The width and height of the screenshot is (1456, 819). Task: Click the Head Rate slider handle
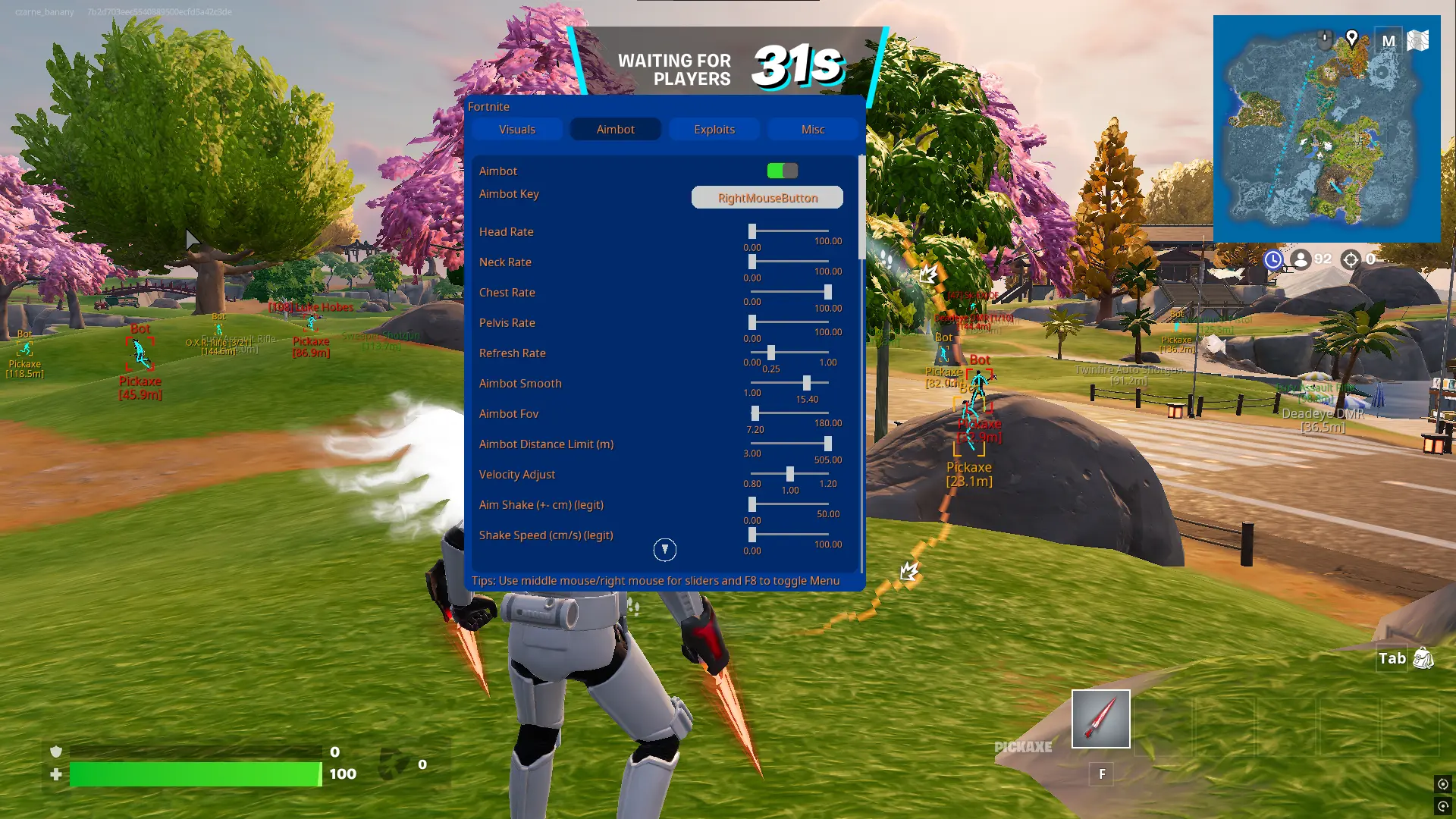(752, 231)
